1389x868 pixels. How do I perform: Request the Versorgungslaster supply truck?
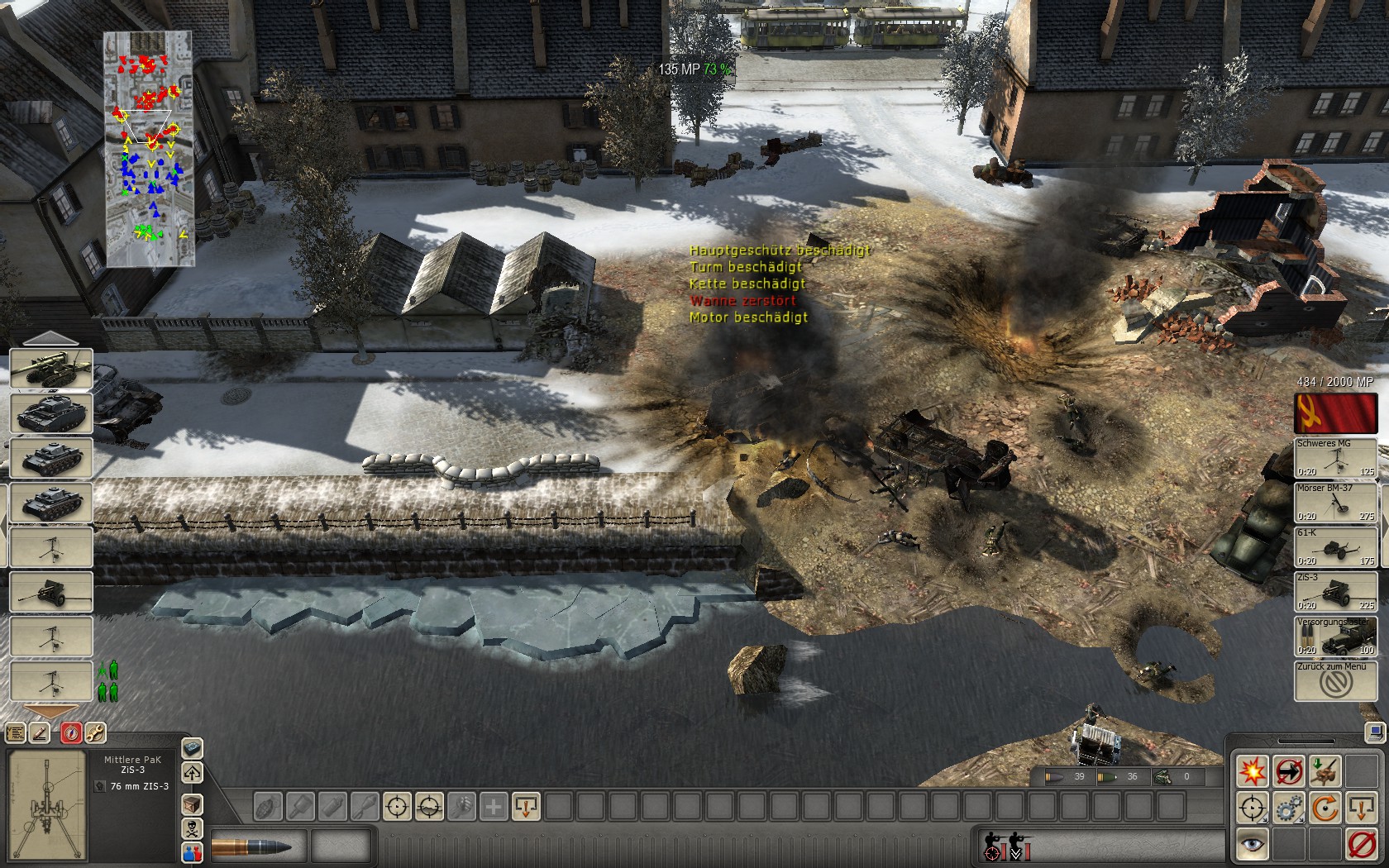pos(1335,637)
